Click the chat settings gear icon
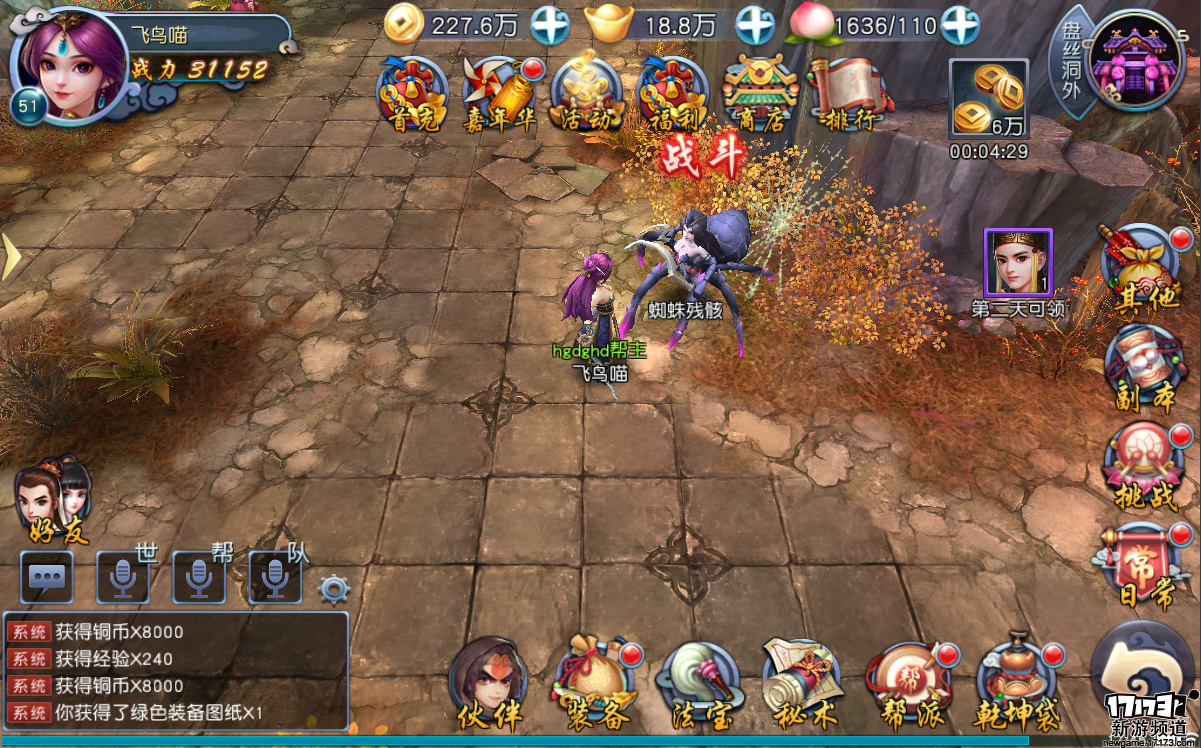The height and width of the screenshot is (748, 1201). click(334, 588)
